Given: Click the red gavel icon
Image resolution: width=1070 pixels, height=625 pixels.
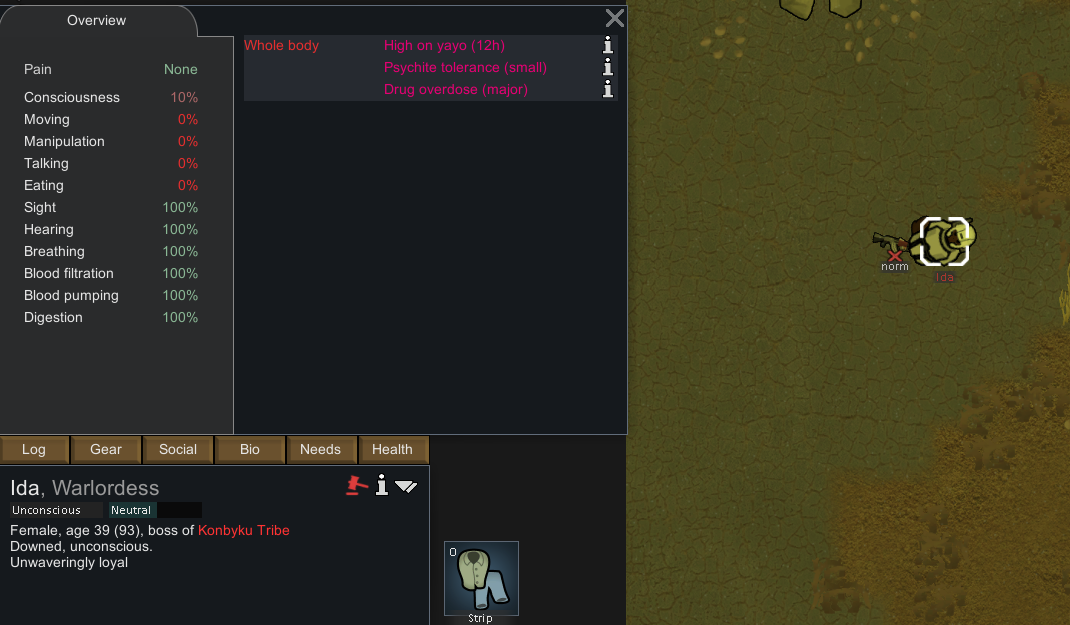Looking at the screenshot, I should (356, 486).
